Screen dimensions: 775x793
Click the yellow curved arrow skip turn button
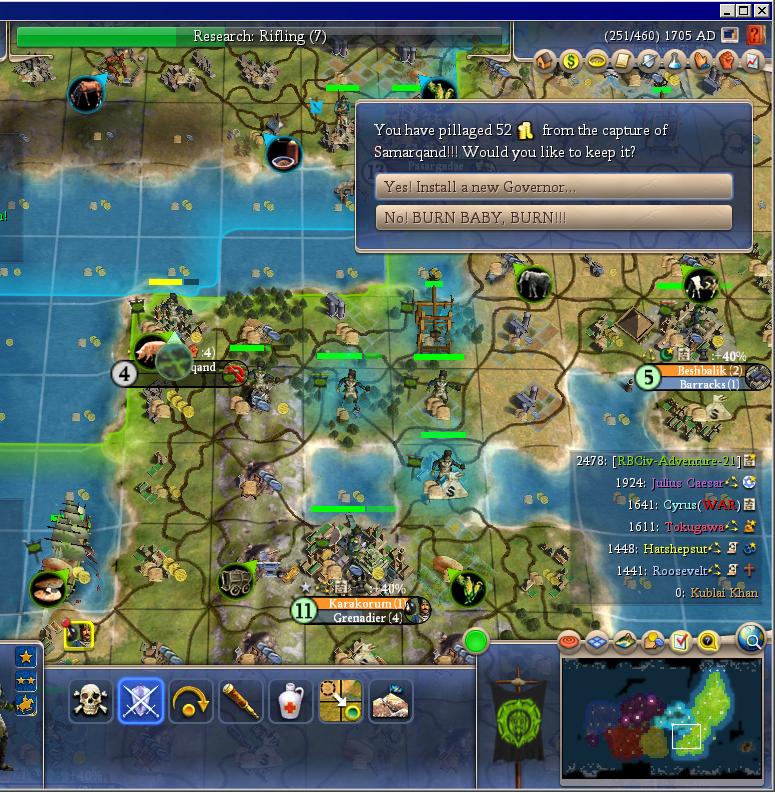click(190, 701)
